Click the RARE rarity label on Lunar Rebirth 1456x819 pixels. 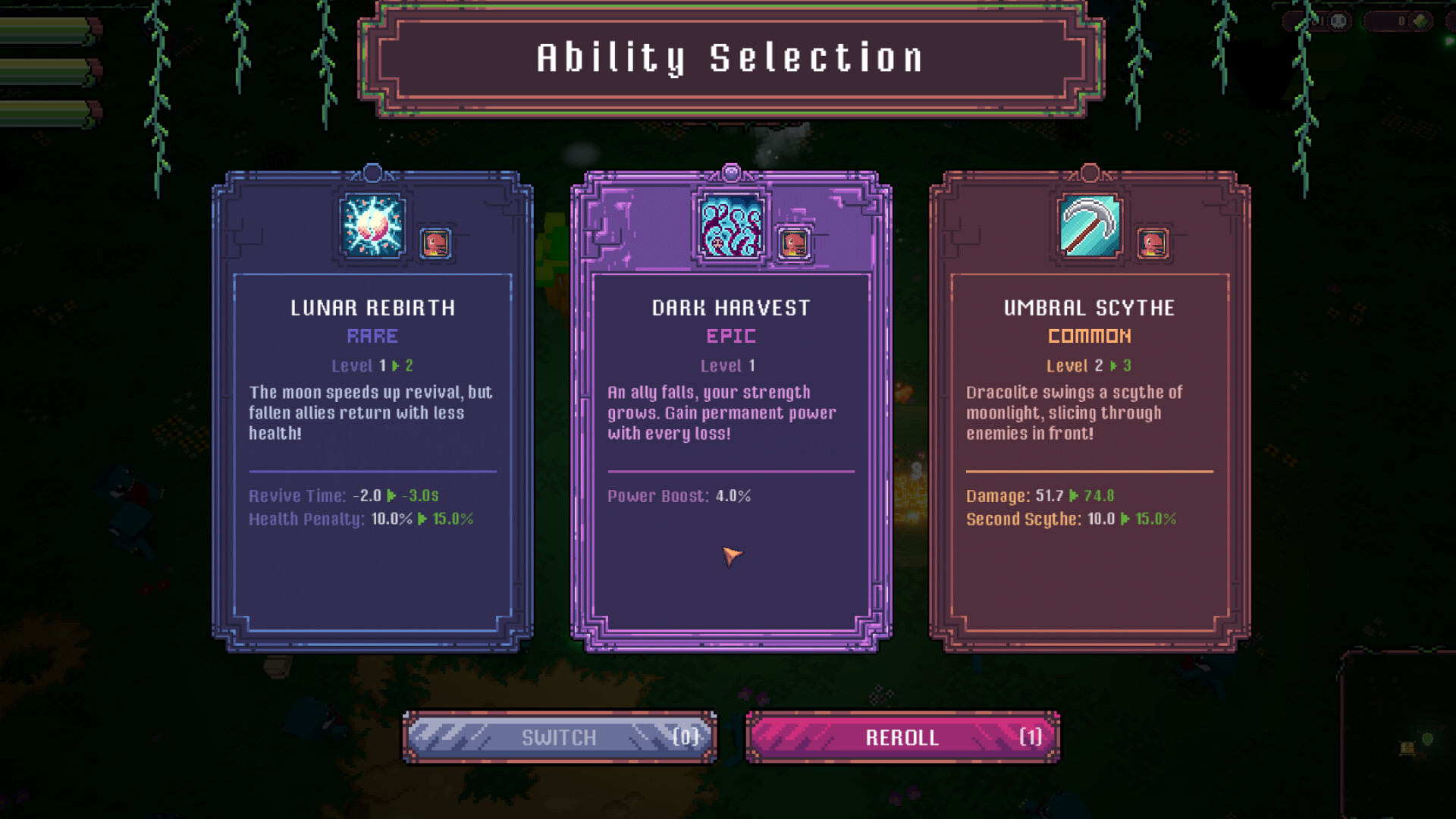click(x=371, y=336)
